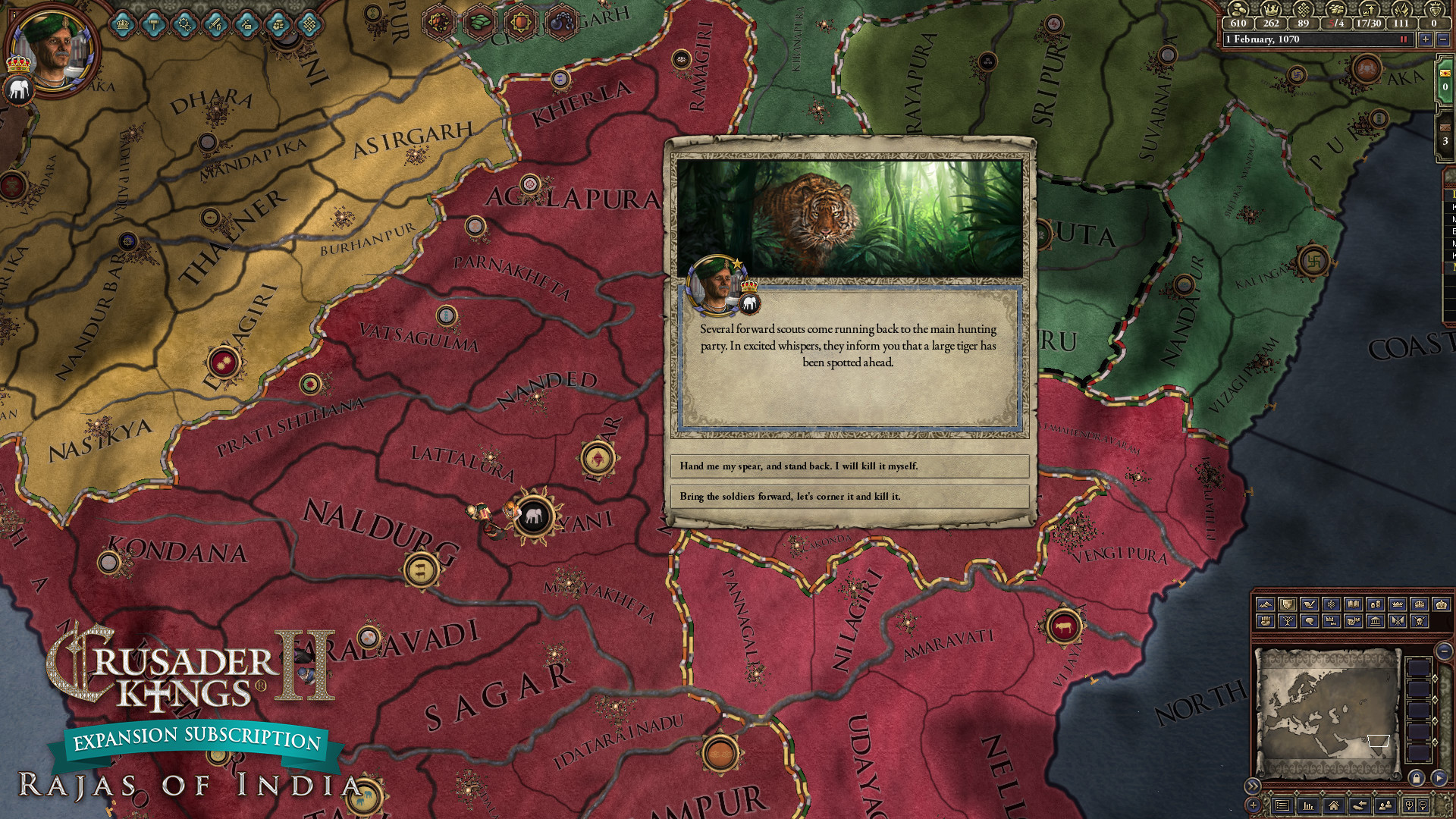Open message settings via the list icon
This screenshot has width=1456, height=819.
point(1282,805)
